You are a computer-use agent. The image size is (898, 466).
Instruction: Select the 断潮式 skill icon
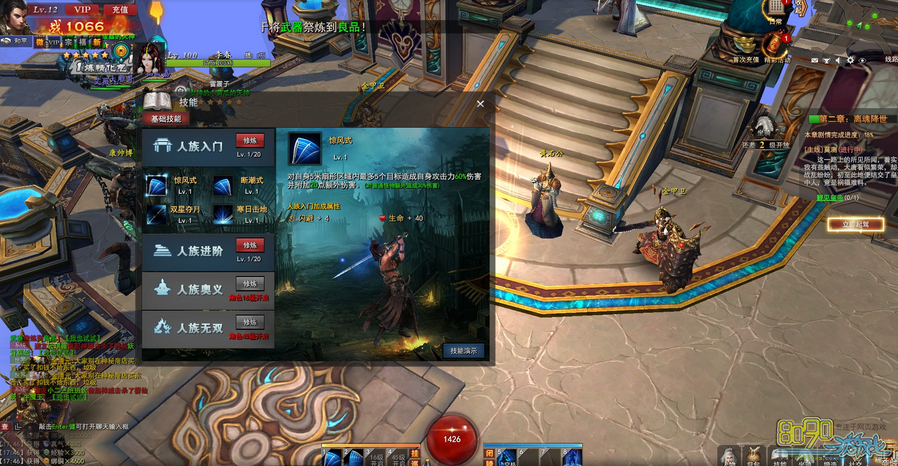[x=223, y=183]
